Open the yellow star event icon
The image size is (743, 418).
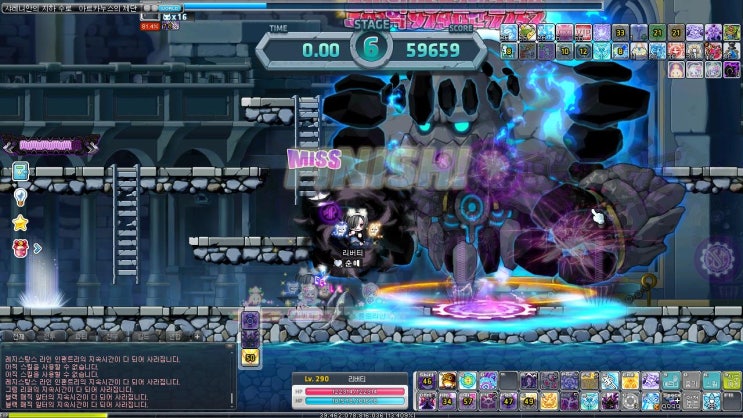coord(20,222)
